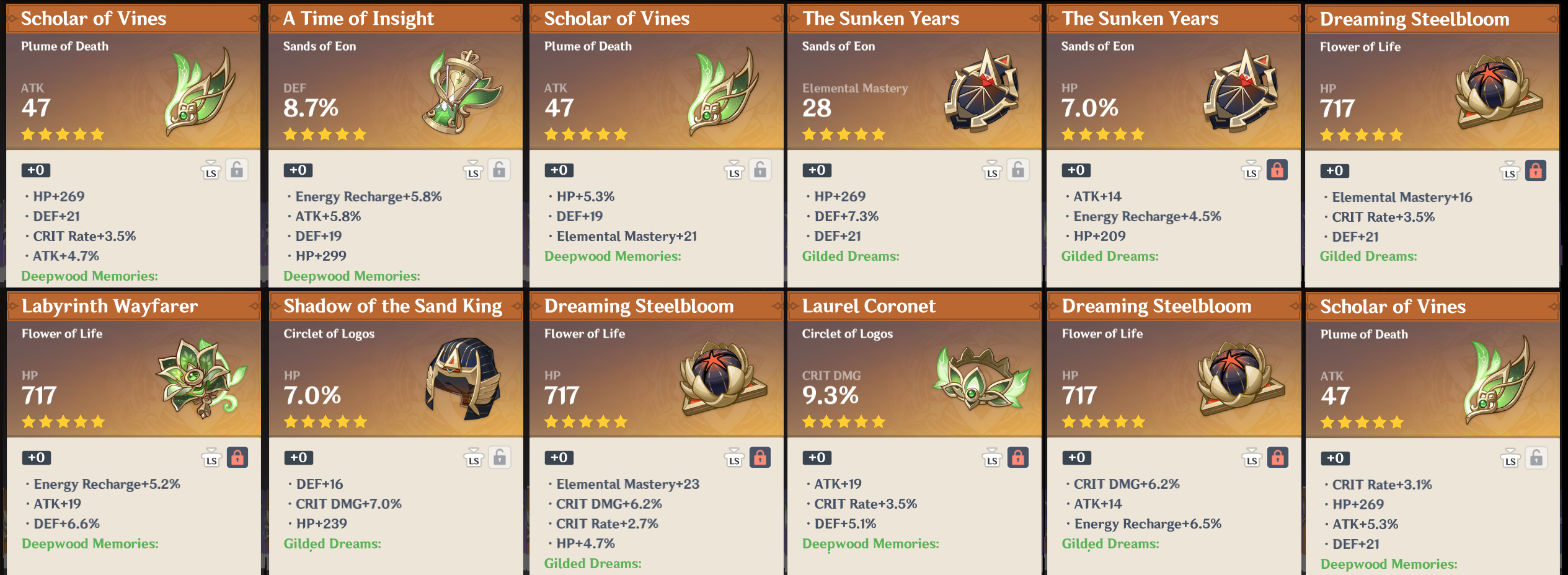Click the red padlock on the middle Dreaming Steelbloom flower
This screenshot has width=1568, height=575.
click(x=760, y=458)
